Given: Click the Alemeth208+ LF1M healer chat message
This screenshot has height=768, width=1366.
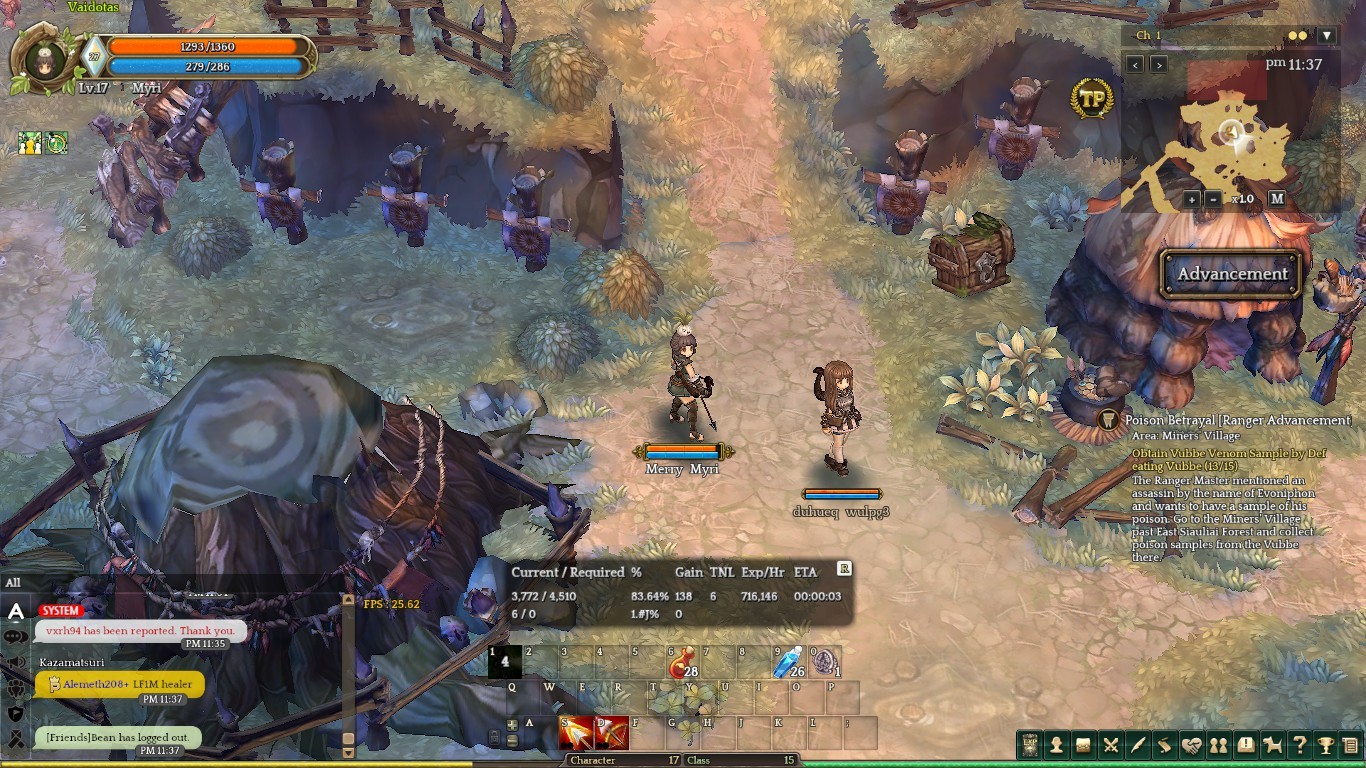Looking at the screenshot, I should 120,684.
